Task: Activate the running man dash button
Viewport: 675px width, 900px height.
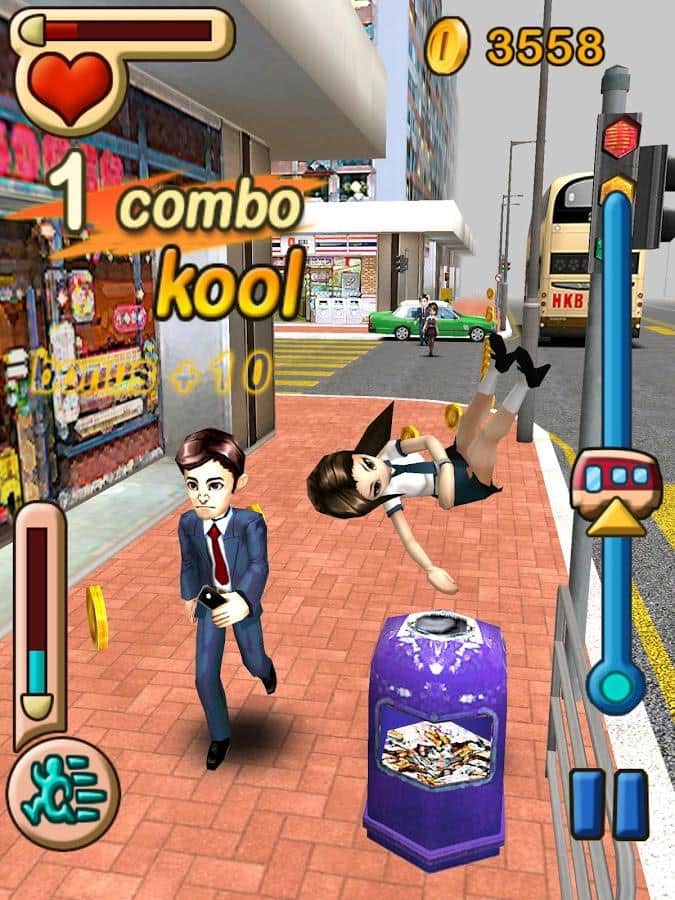Action: pyautogui.click(x=62, y=792)
